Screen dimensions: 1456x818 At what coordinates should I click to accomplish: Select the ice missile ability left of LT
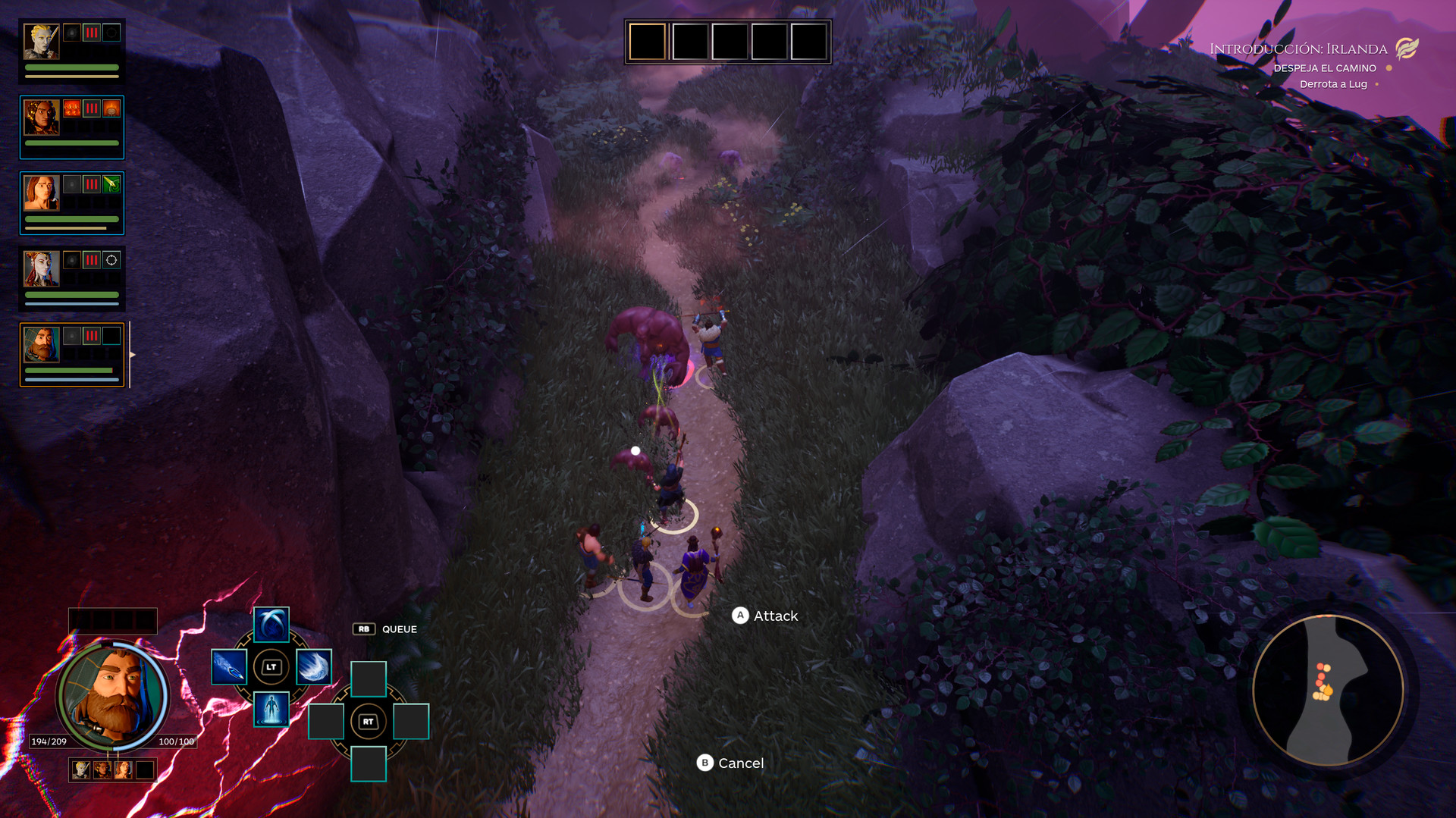(x=230, y=667)
